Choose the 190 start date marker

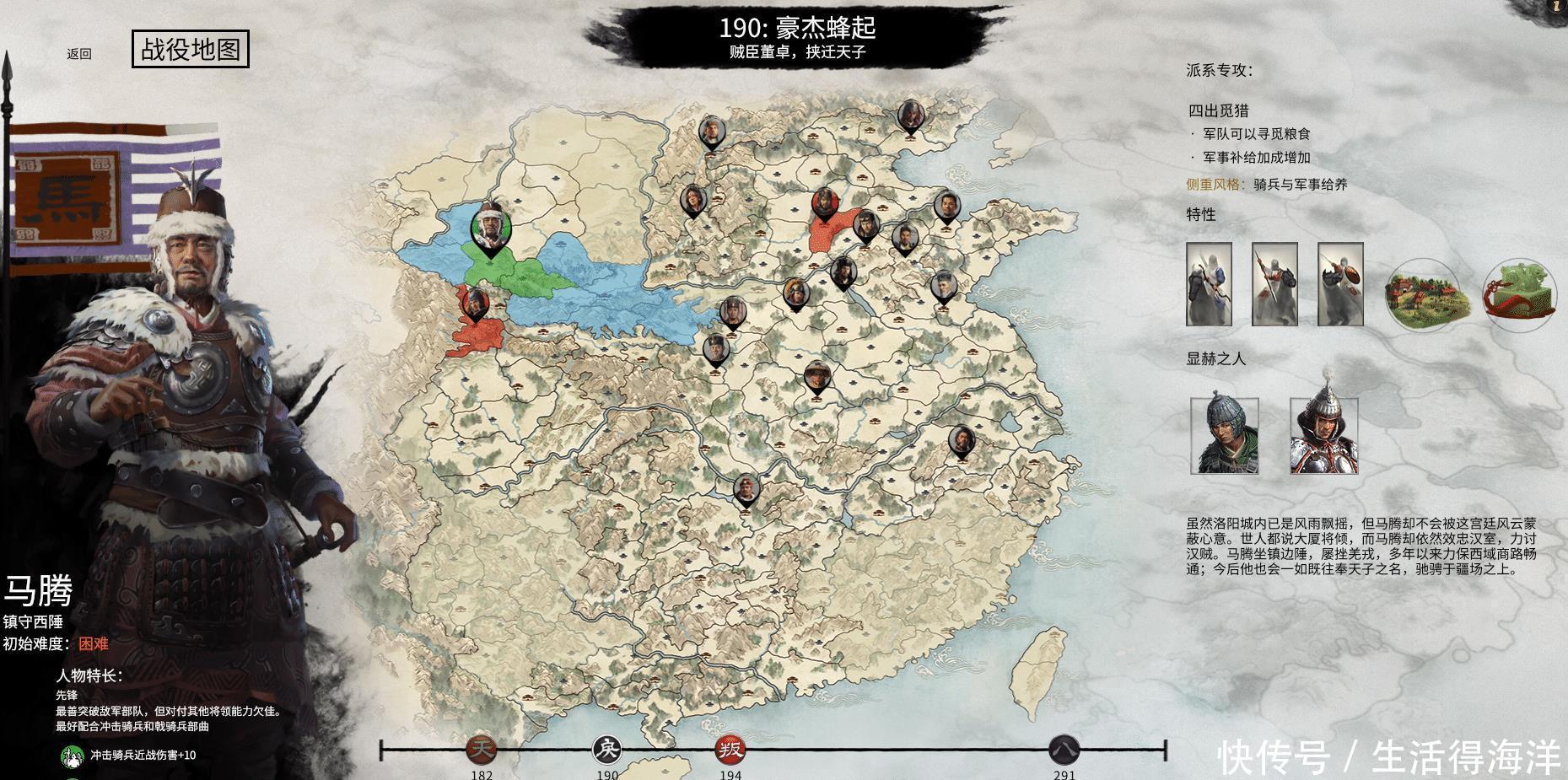[606, 749]
